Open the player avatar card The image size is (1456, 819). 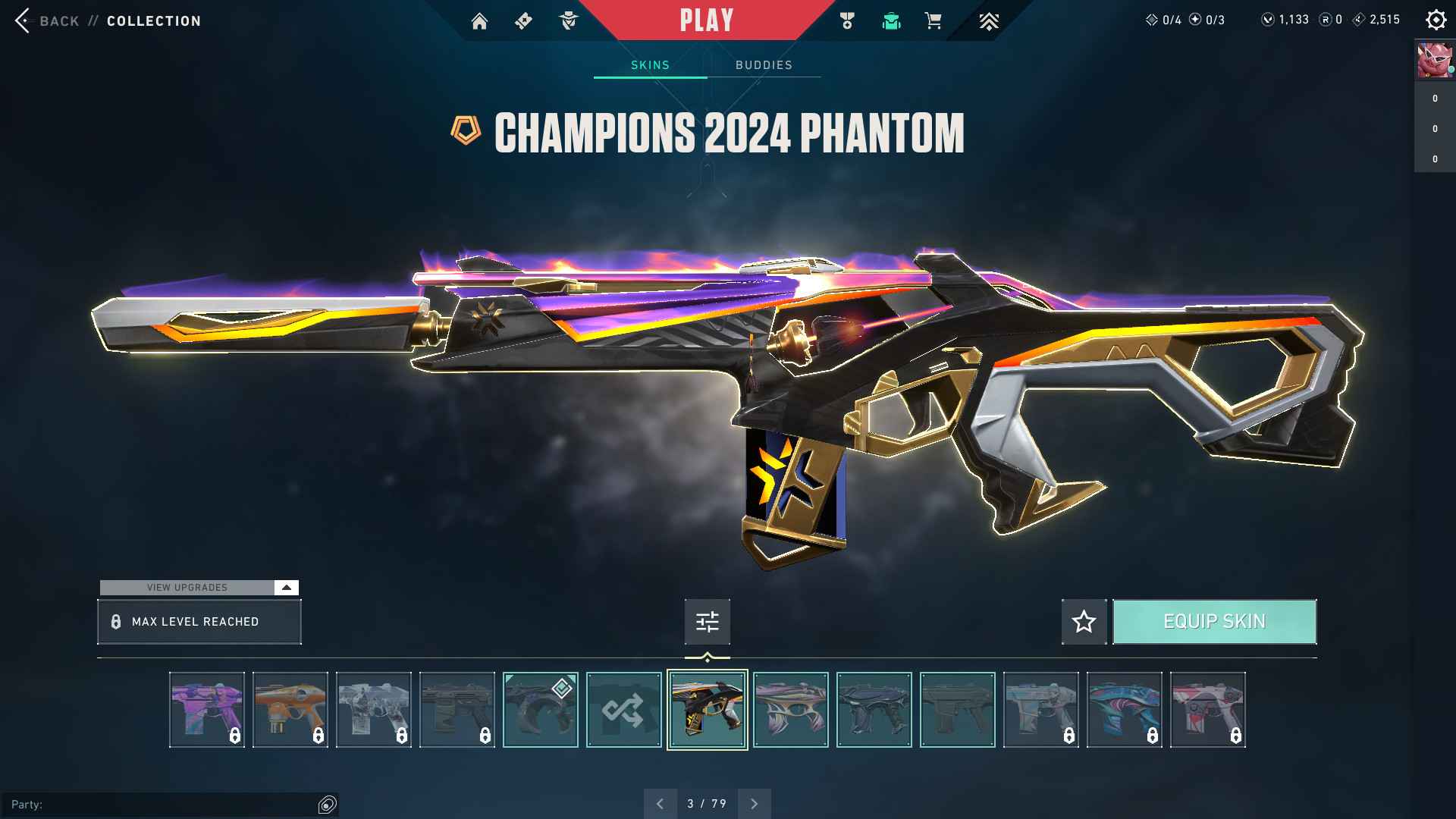click(1434, 61)
